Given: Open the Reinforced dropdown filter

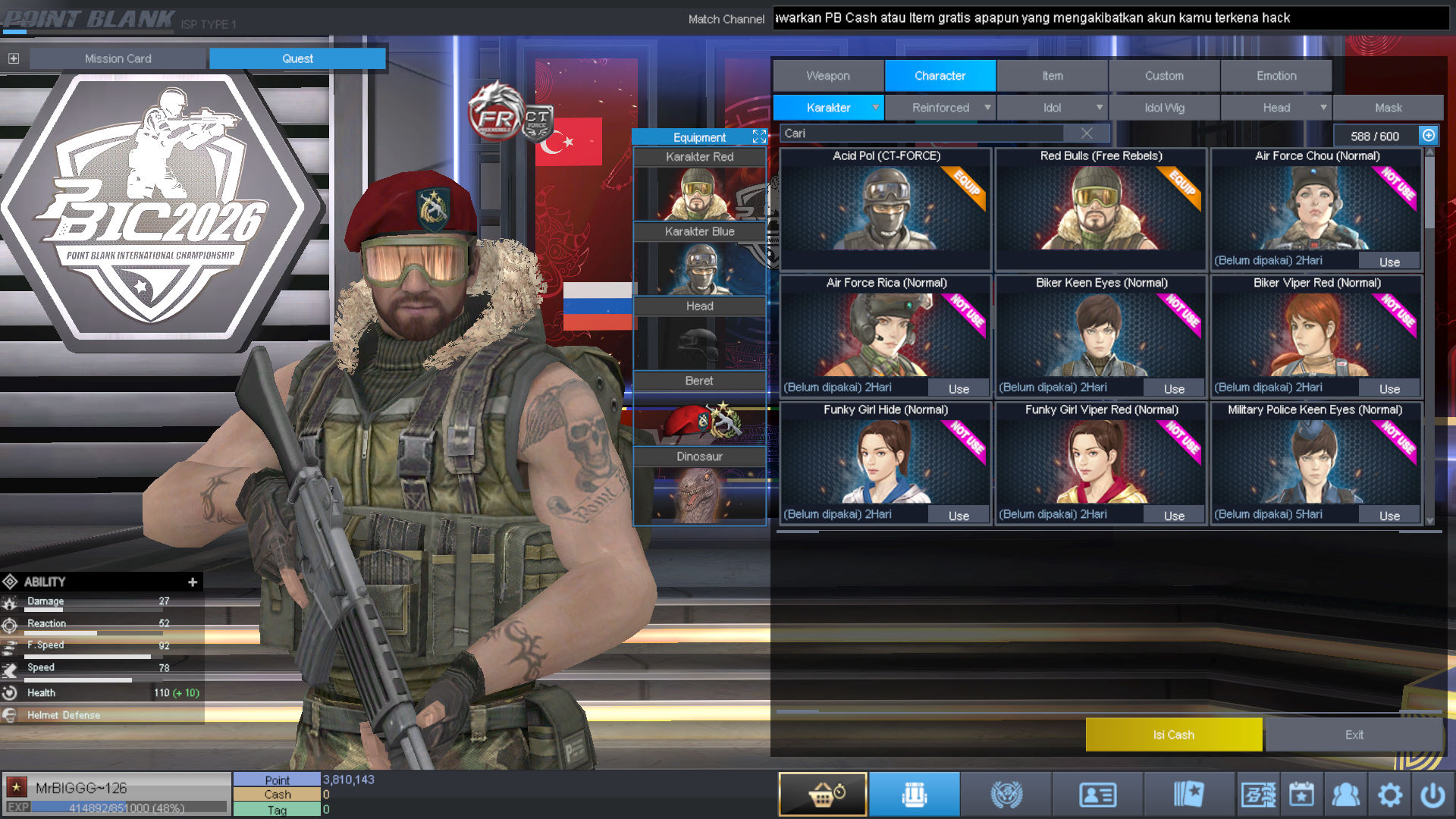Looking at the screenshot, I should (940, 108).
